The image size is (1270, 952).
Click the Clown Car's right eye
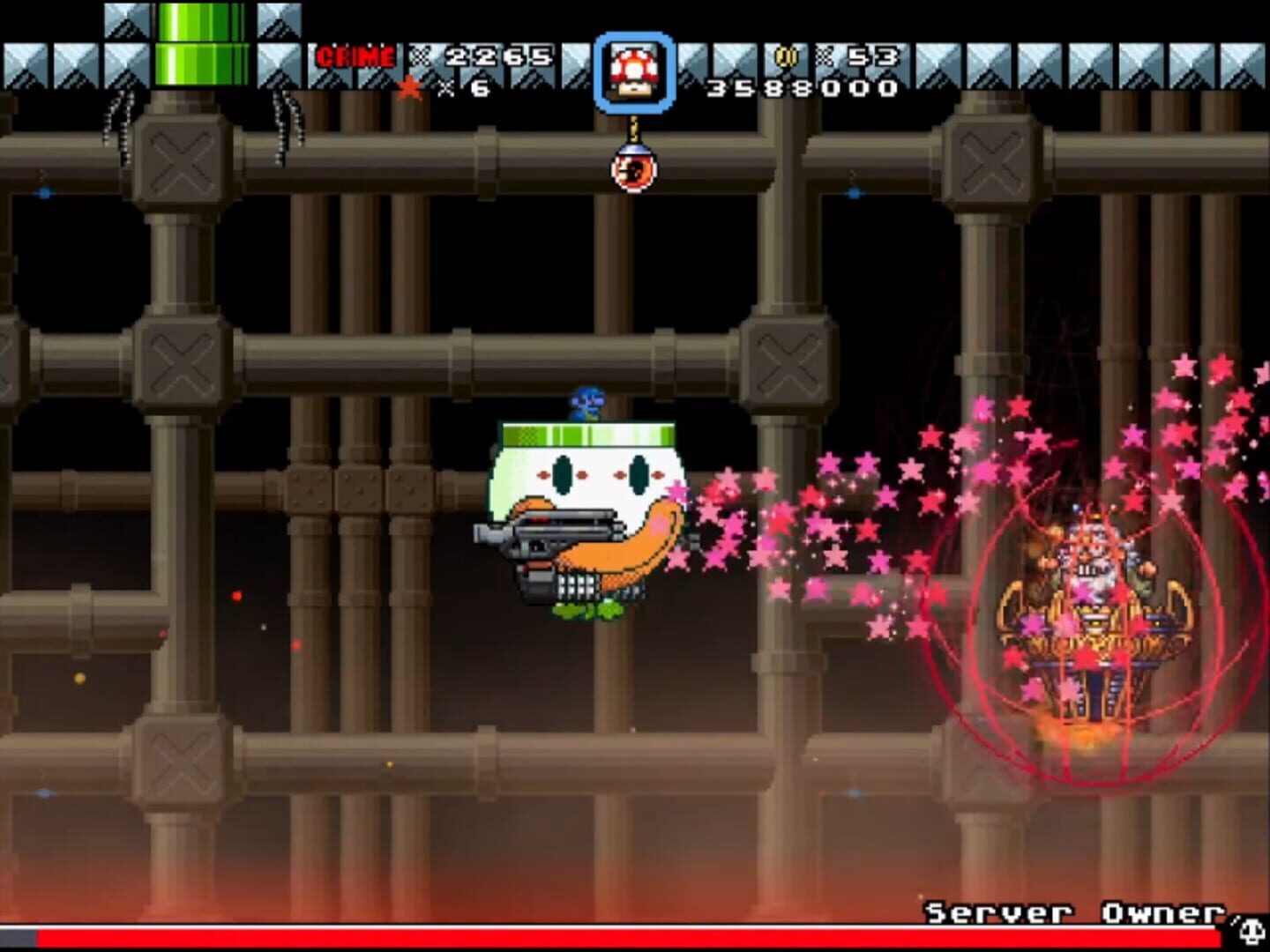[x=638, y=474]
